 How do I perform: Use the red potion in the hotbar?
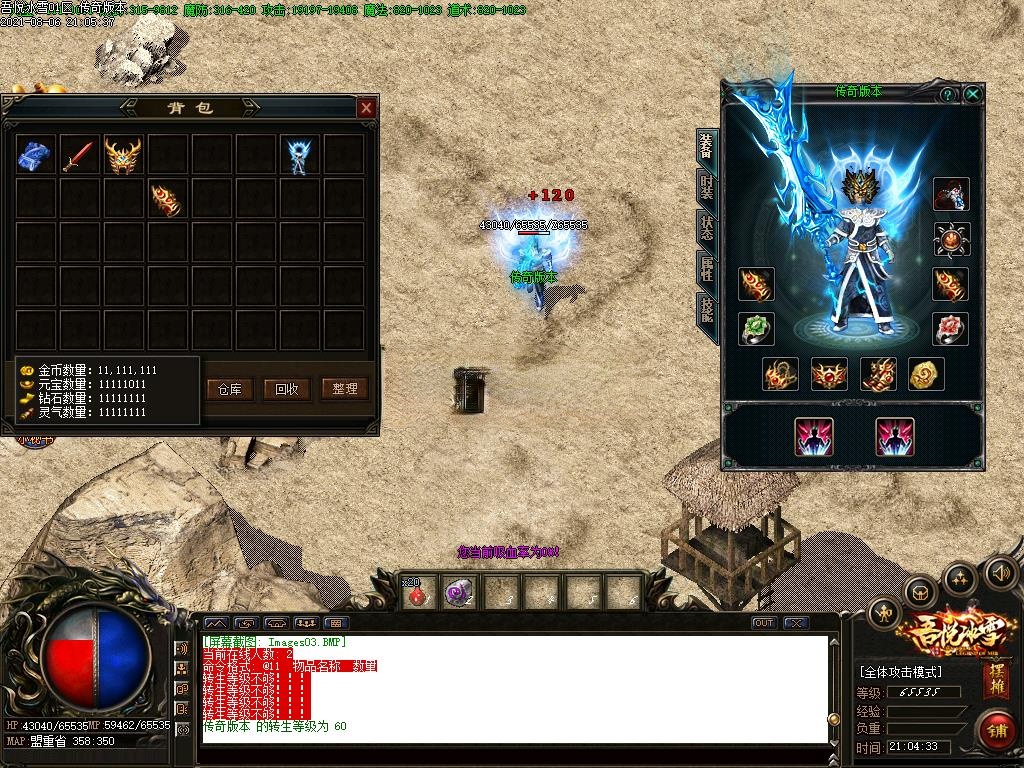point(419,592)
